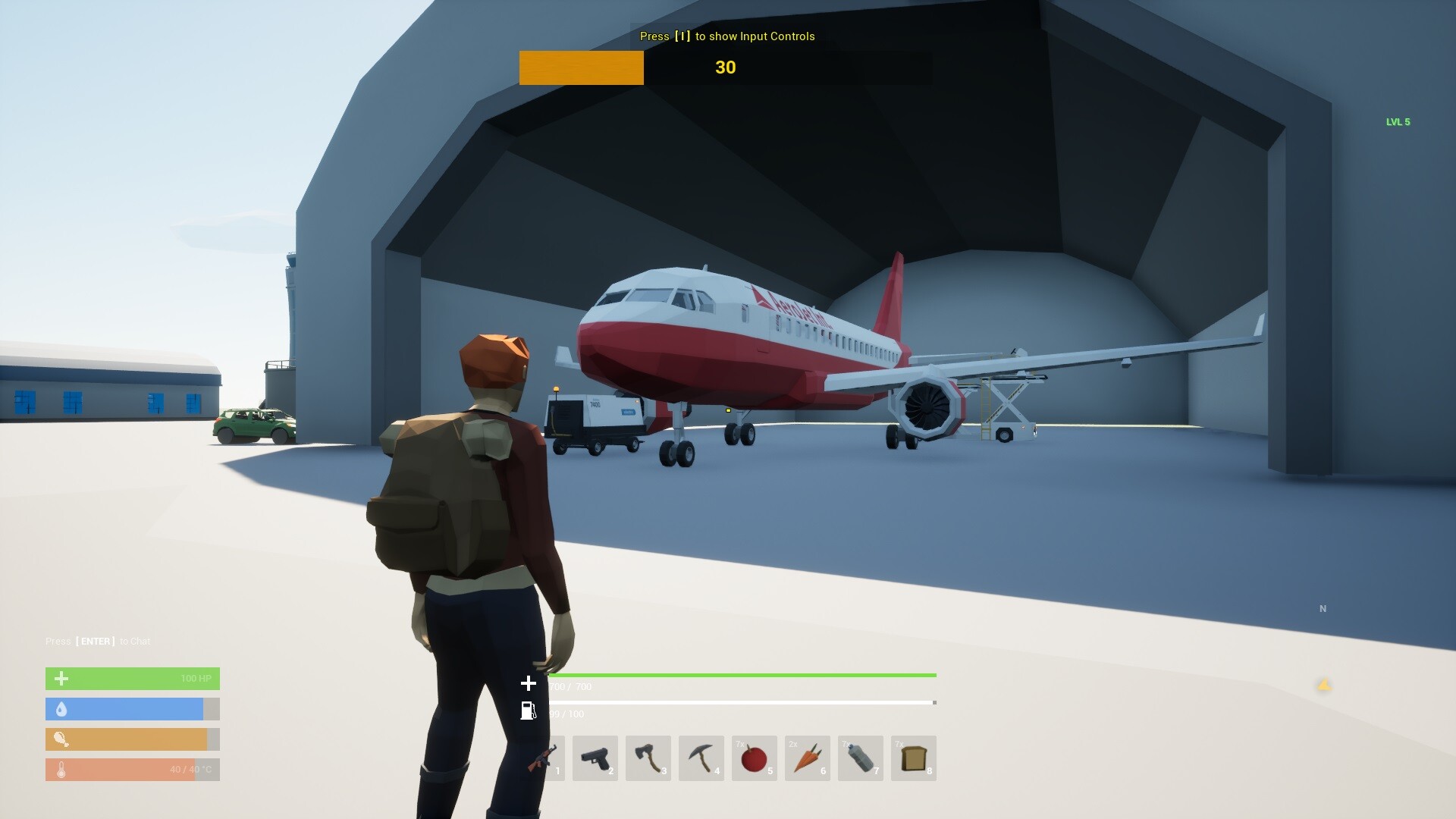Click the fuel pump icon beside the fuel gauge
This screenshot has width=1456, height=819.
pos(529,711)
